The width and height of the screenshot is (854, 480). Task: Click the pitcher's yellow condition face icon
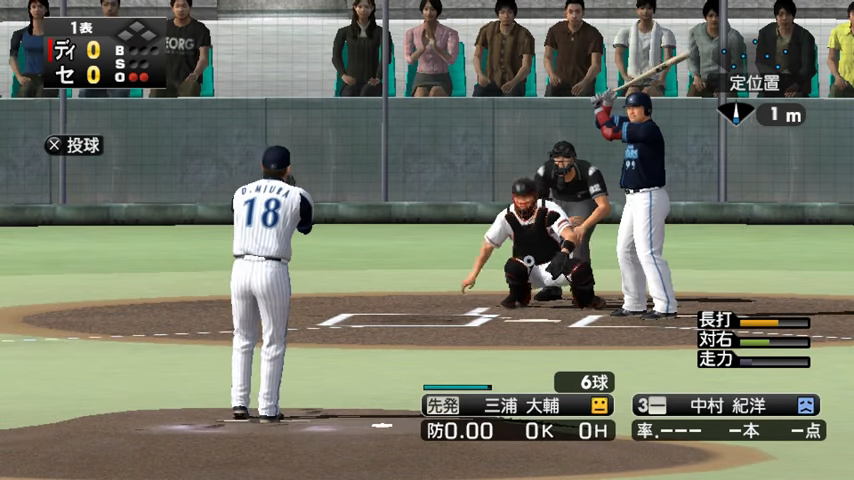coord(600,406)
